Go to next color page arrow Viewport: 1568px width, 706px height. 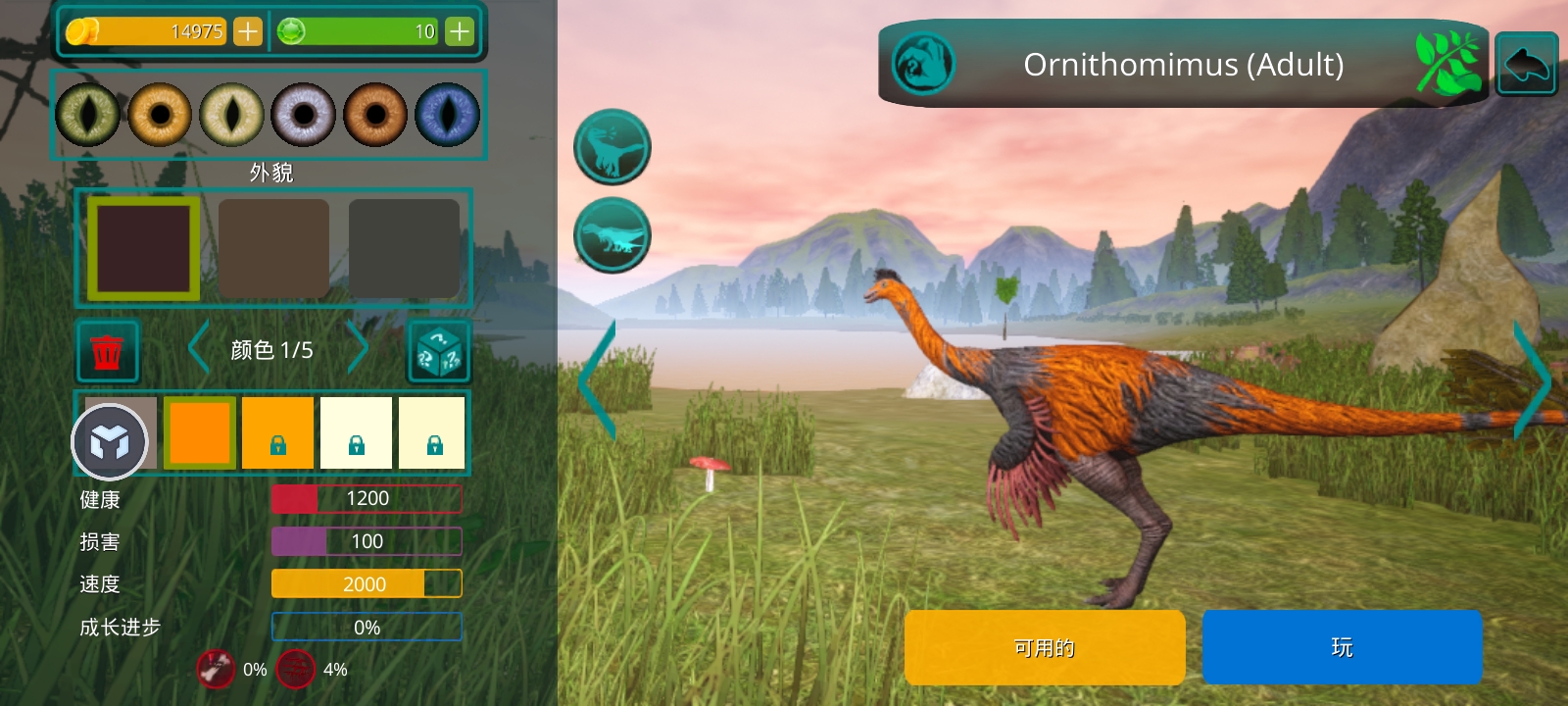358,349
